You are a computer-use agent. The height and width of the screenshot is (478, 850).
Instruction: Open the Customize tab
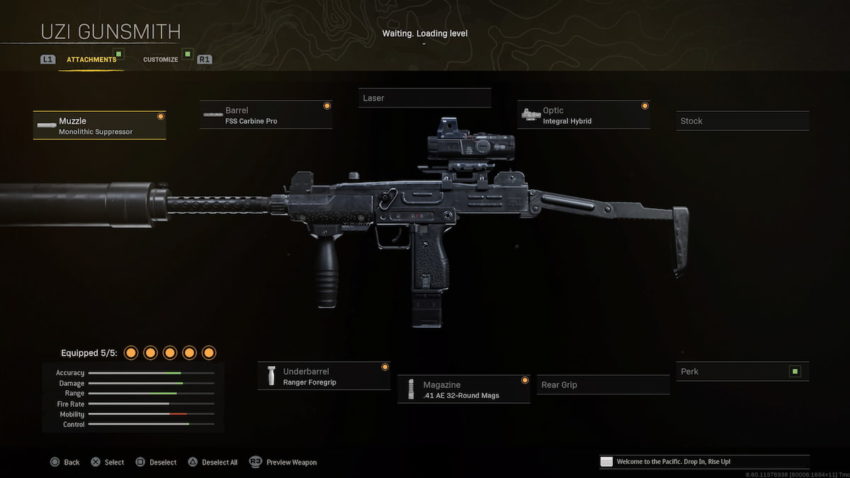160,60
